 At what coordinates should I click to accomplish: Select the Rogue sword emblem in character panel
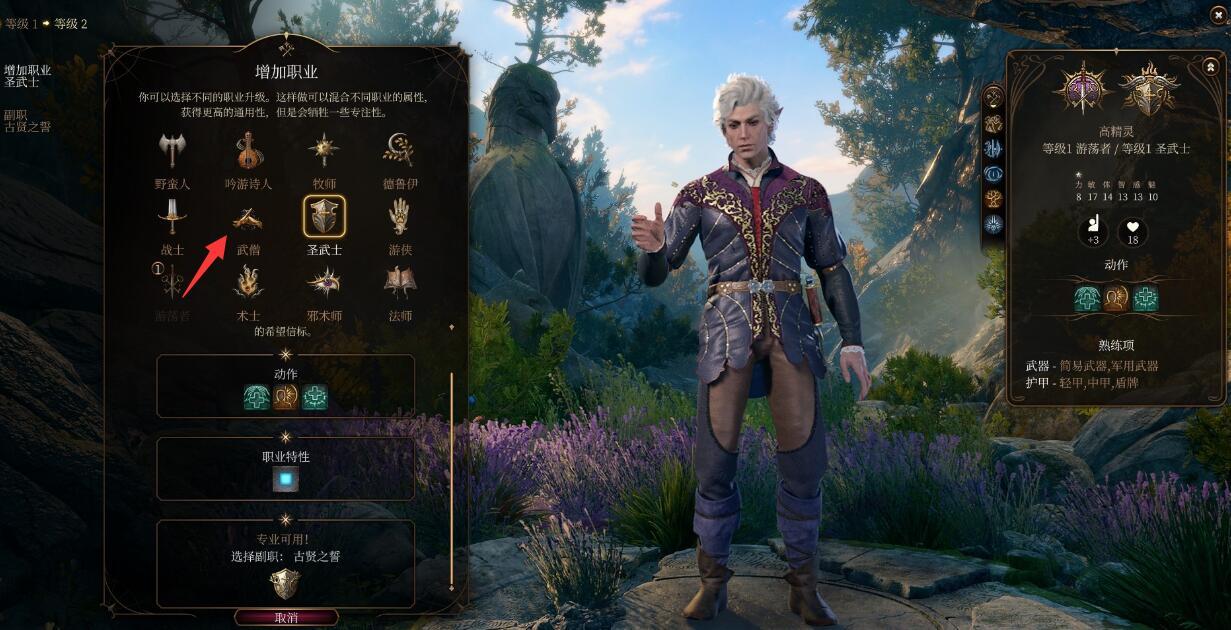1083,90
